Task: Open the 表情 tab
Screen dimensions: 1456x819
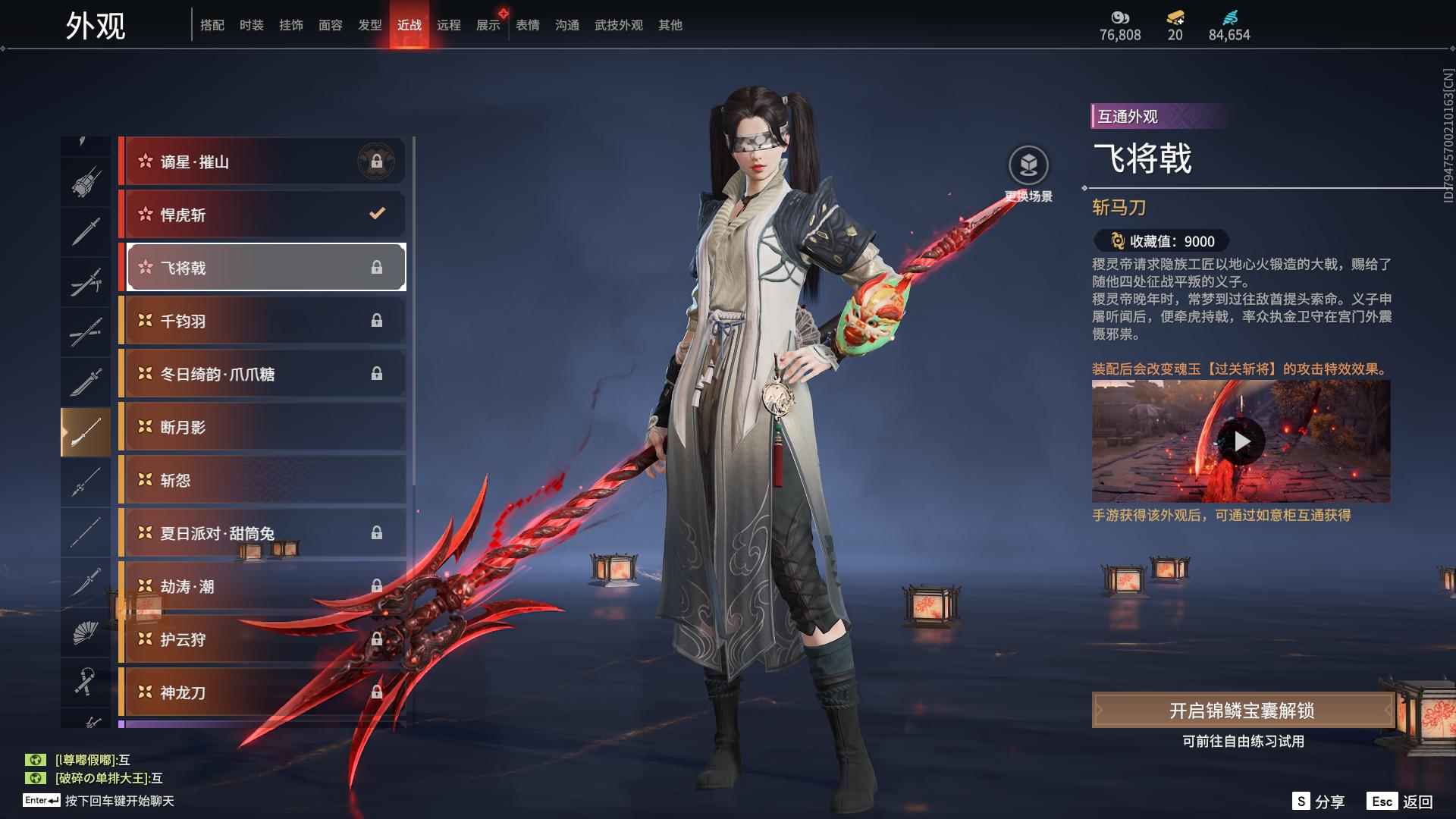Action: [x=527, y=25]
